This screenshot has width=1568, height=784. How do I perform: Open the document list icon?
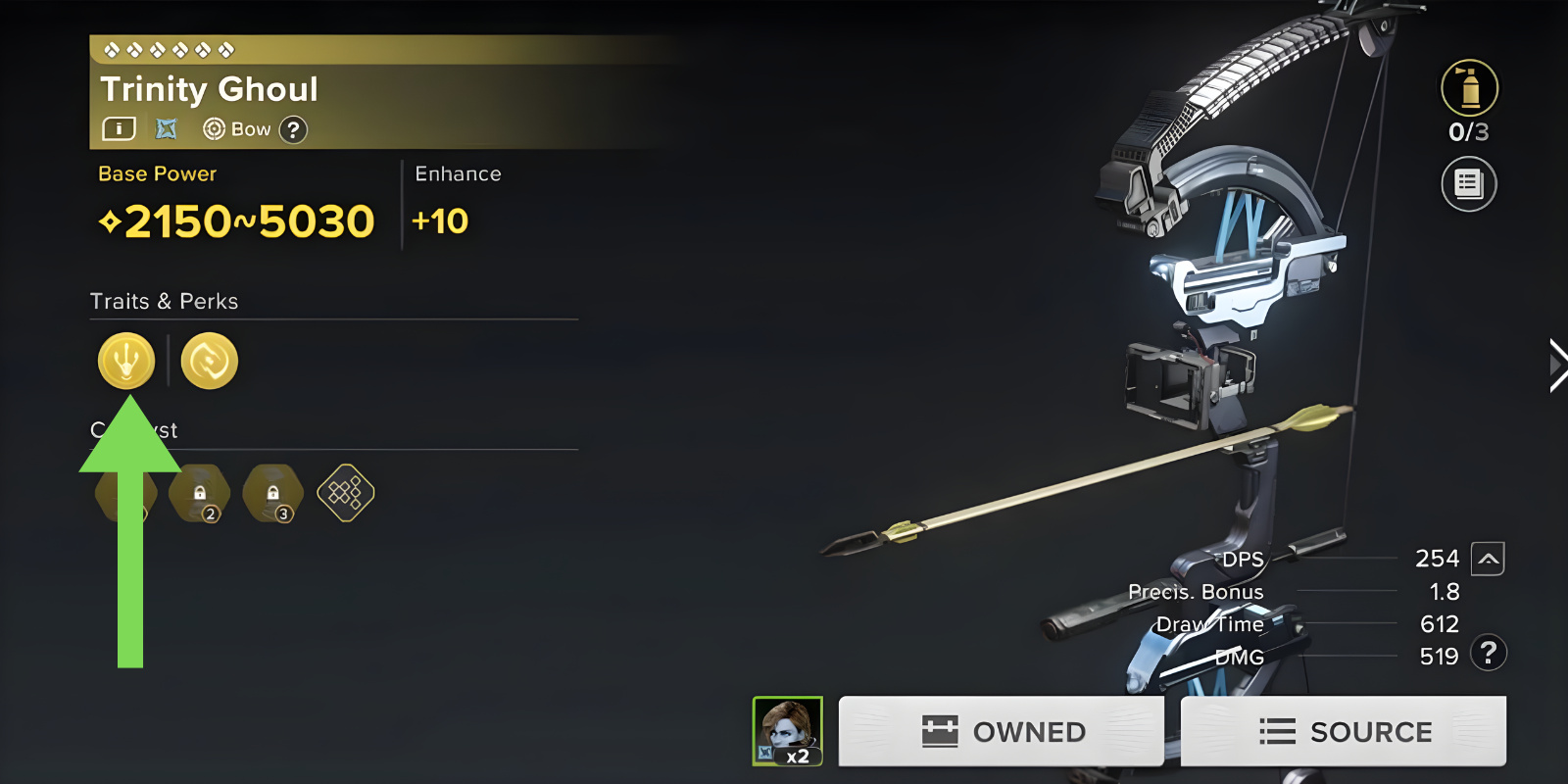(1468, 183)
